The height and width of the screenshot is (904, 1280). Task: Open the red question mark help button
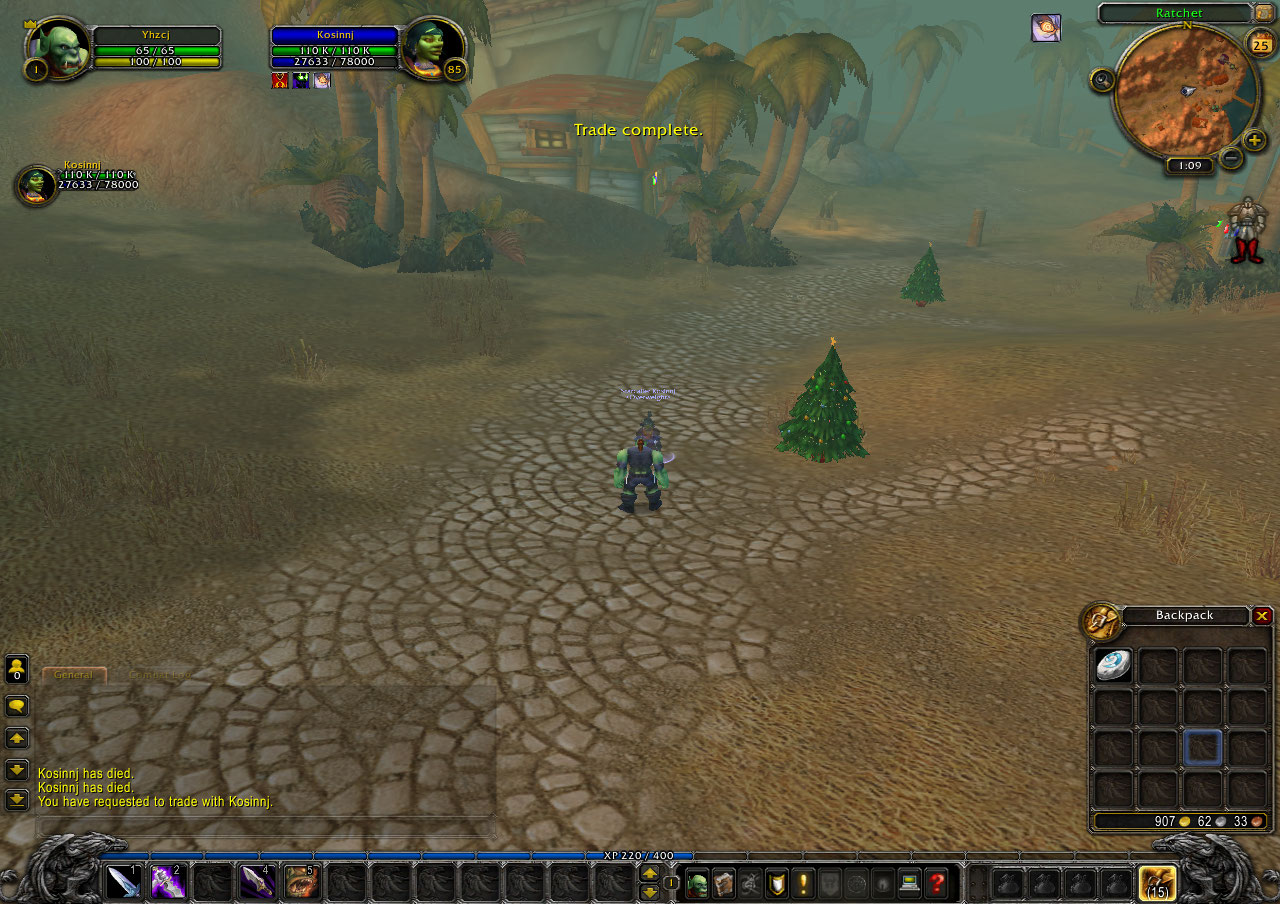[x=936, y=884]
